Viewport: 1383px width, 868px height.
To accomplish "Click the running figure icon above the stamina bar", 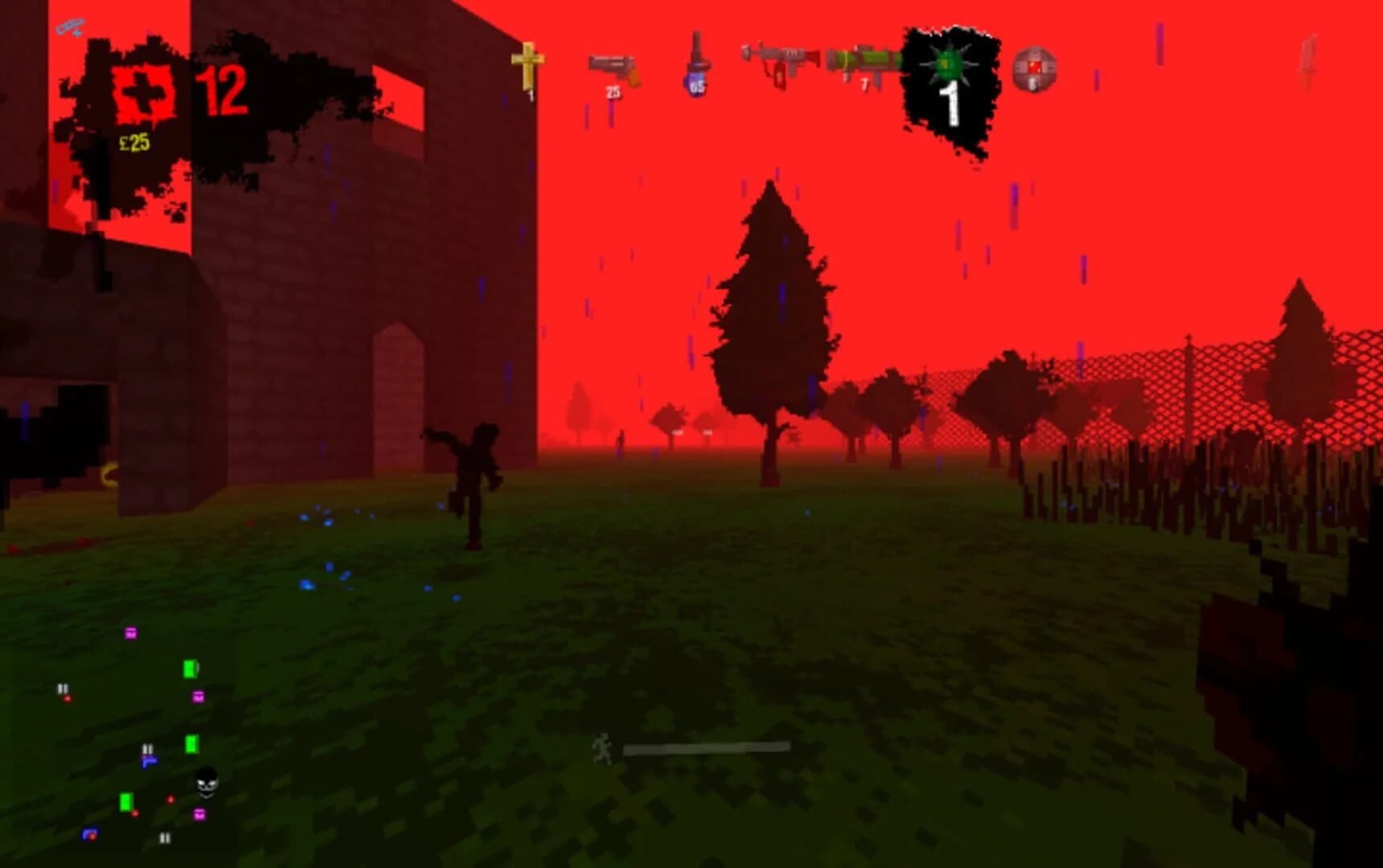I will tap(602, 745).
